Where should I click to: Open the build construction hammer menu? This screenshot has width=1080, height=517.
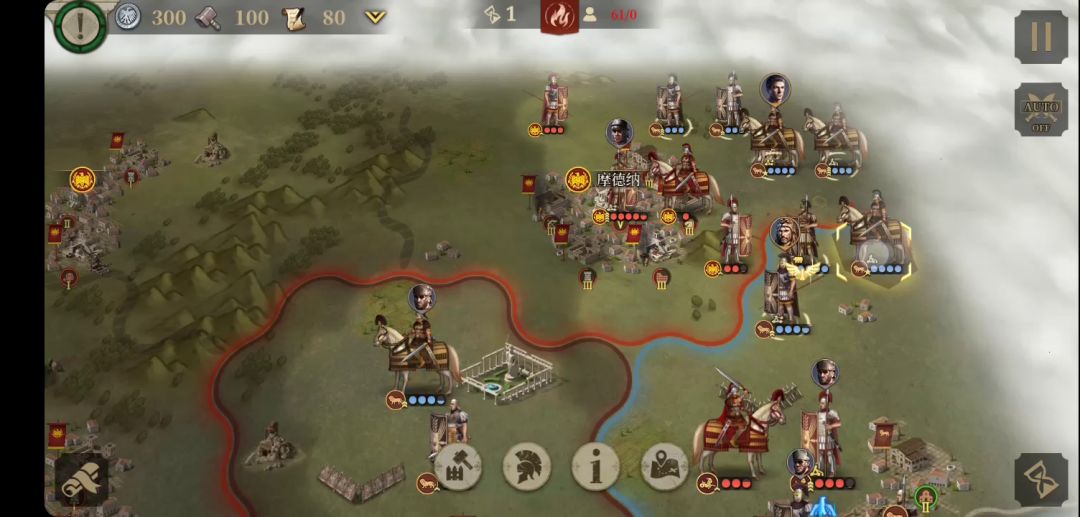458,466
